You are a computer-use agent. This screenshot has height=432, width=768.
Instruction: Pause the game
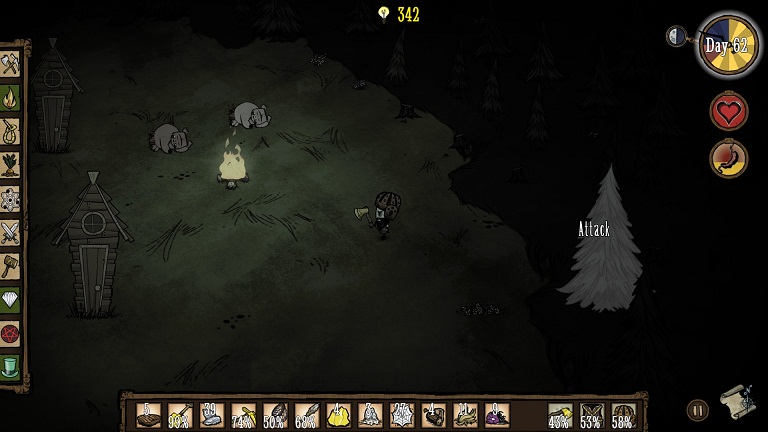[x=696, y=409]
